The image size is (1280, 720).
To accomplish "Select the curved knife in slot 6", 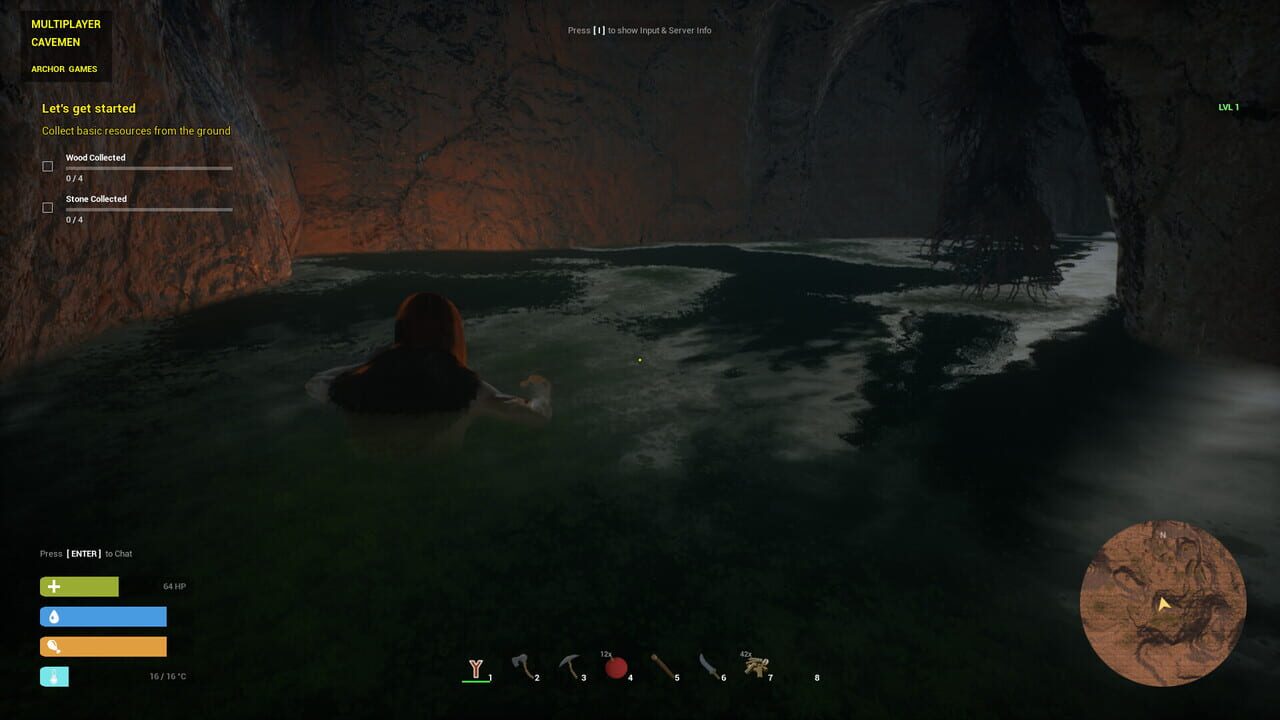I will coord(709,665).
